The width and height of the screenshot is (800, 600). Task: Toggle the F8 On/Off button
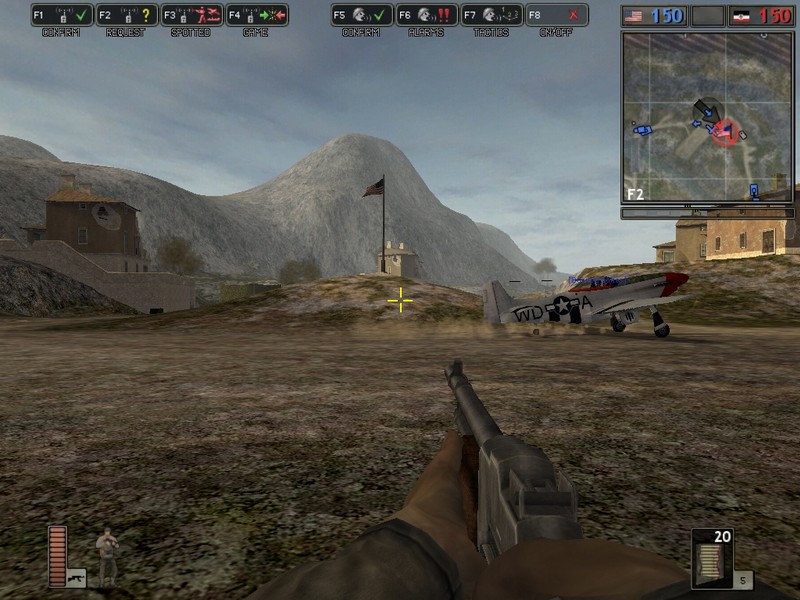coord(556,15)
